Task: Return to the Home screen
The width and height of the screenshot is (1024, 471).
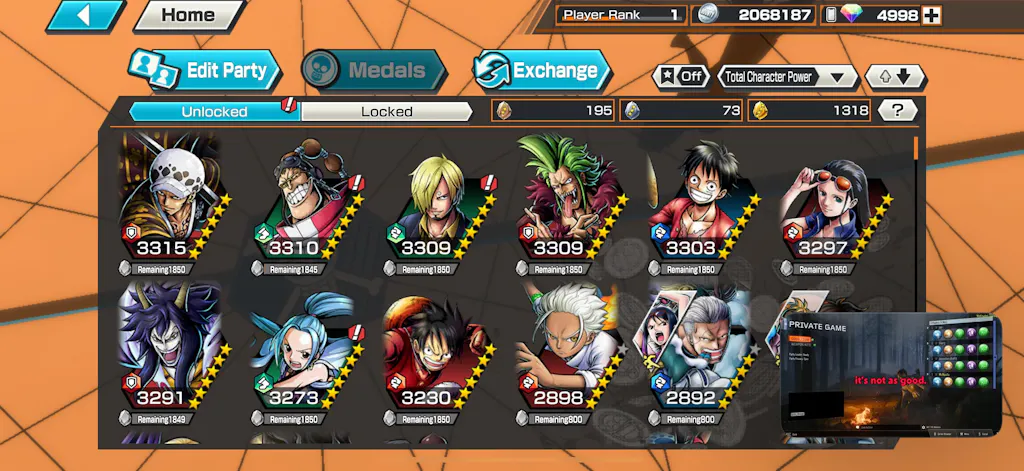Action: click(188, 15)
